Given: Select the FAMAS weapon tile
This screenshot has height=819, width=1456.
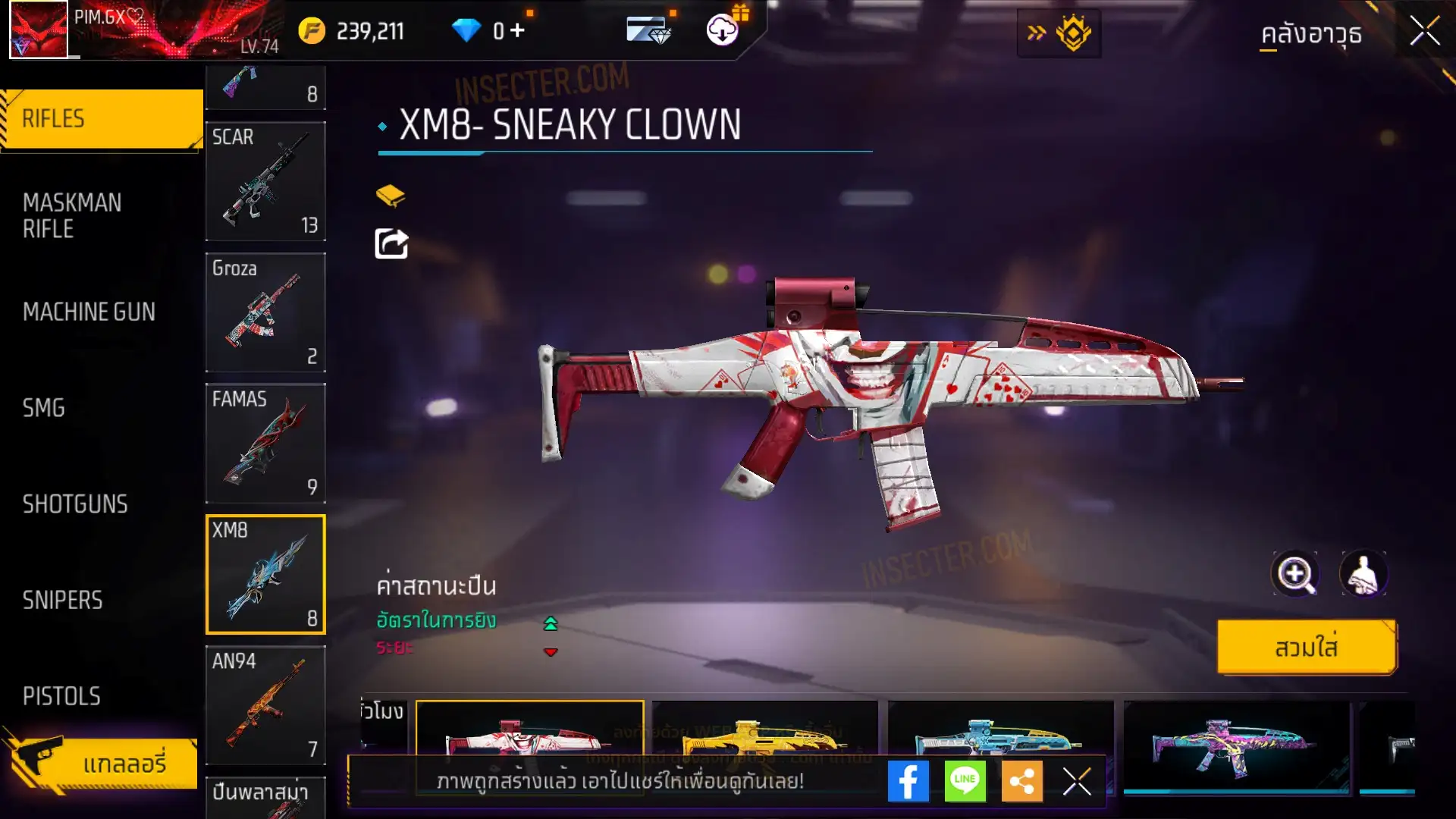Looking at the screenshot, I should [x=265, y=444].
